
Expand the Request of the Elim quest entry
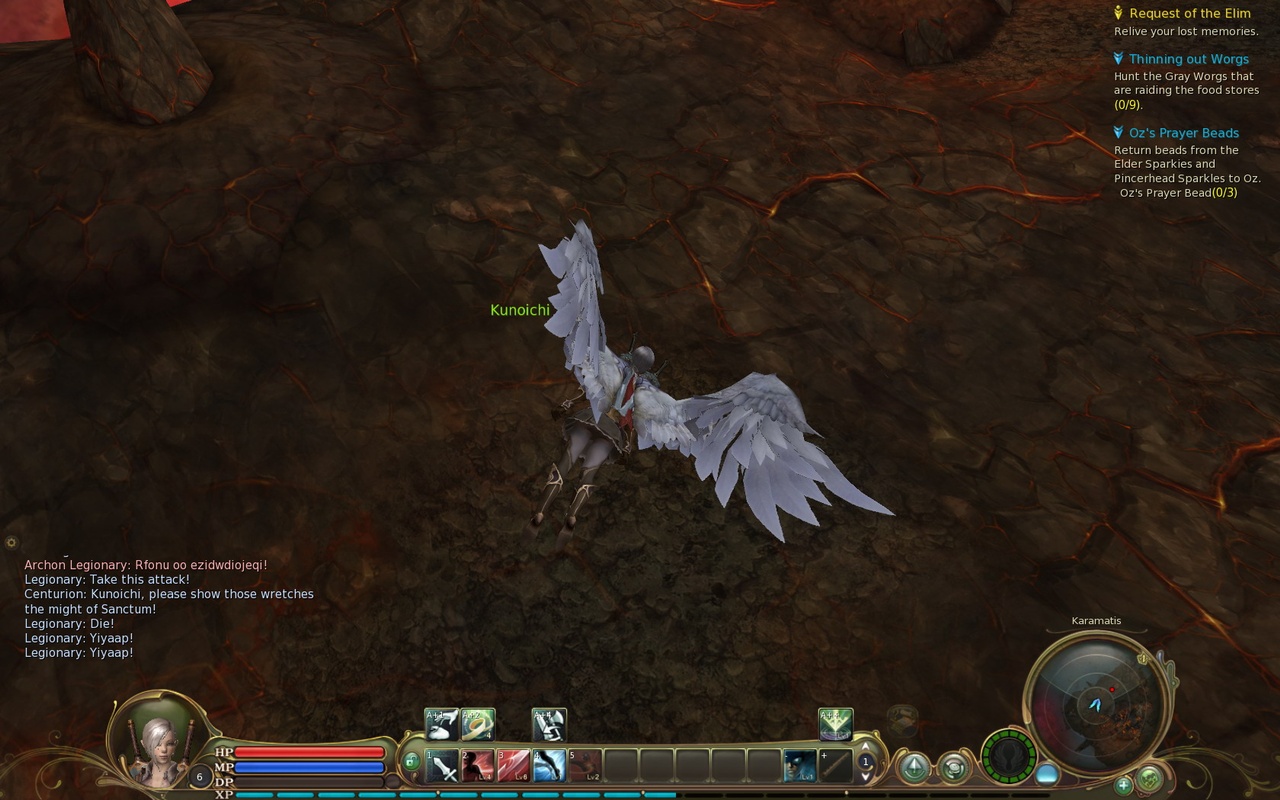tap(1117, 13)
